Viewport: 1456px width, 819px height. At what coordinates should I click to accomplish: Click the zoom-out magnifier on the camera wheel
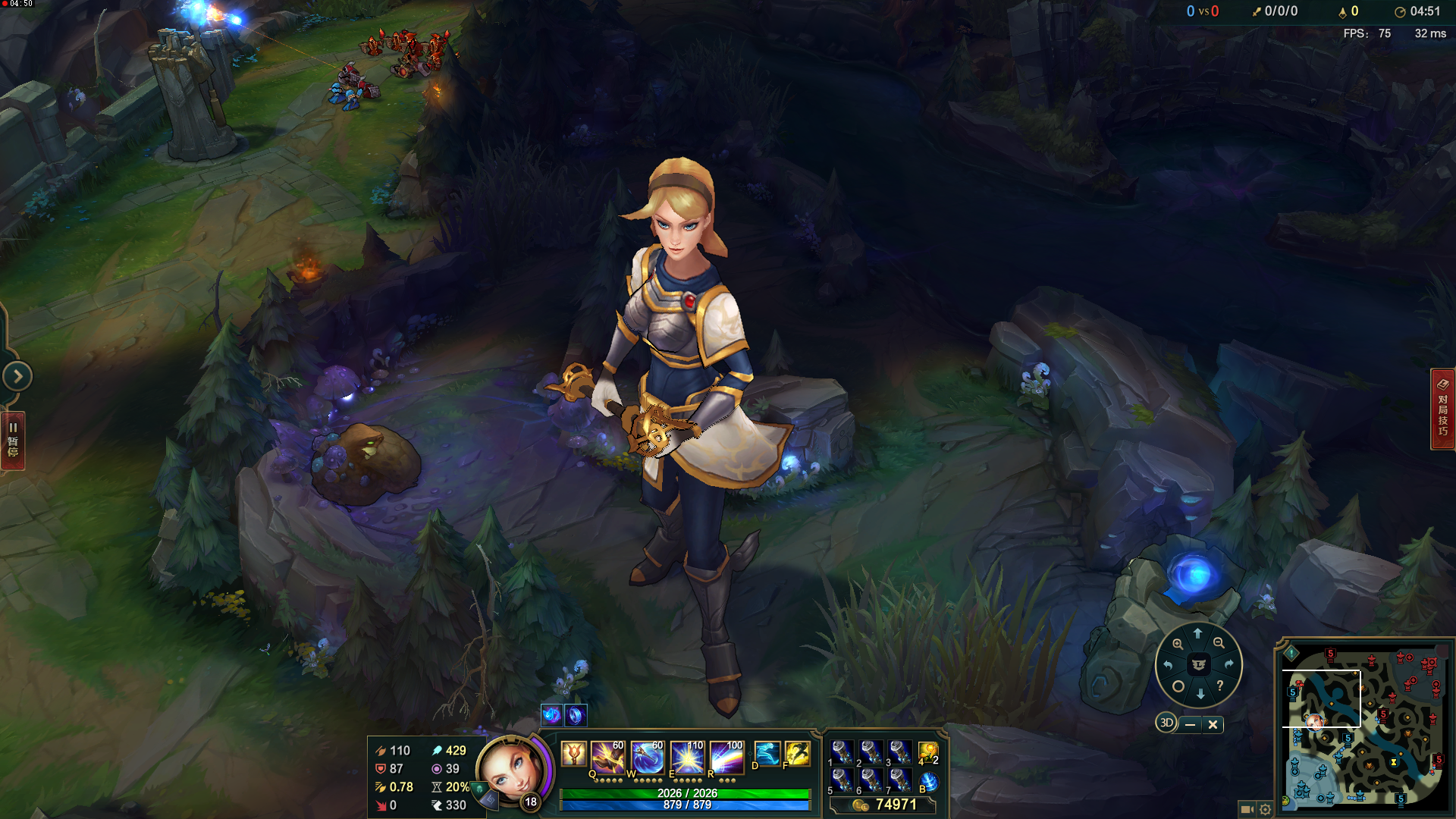[x=1219, y=643]
